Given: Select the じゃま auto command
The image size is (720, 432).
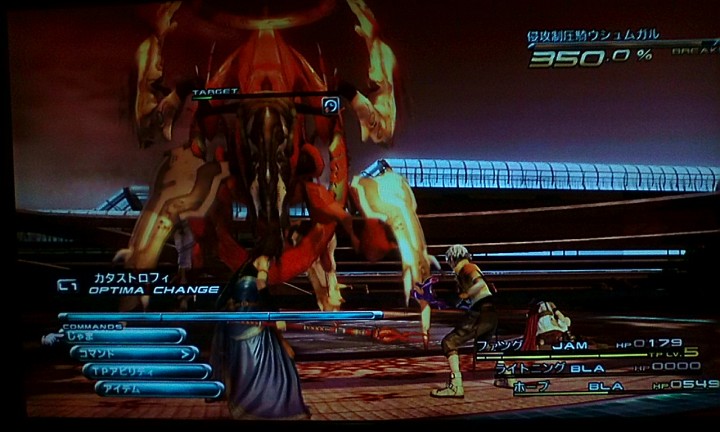Looking at the screenshot, I should click(122, 336).
